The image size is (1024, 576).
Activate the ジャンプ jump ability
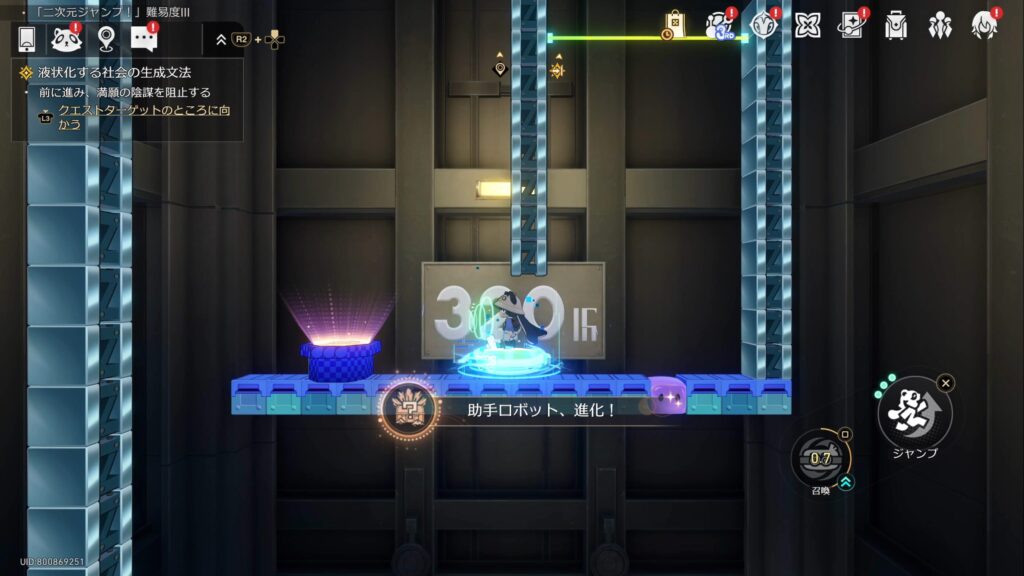[x=914, y=413]
